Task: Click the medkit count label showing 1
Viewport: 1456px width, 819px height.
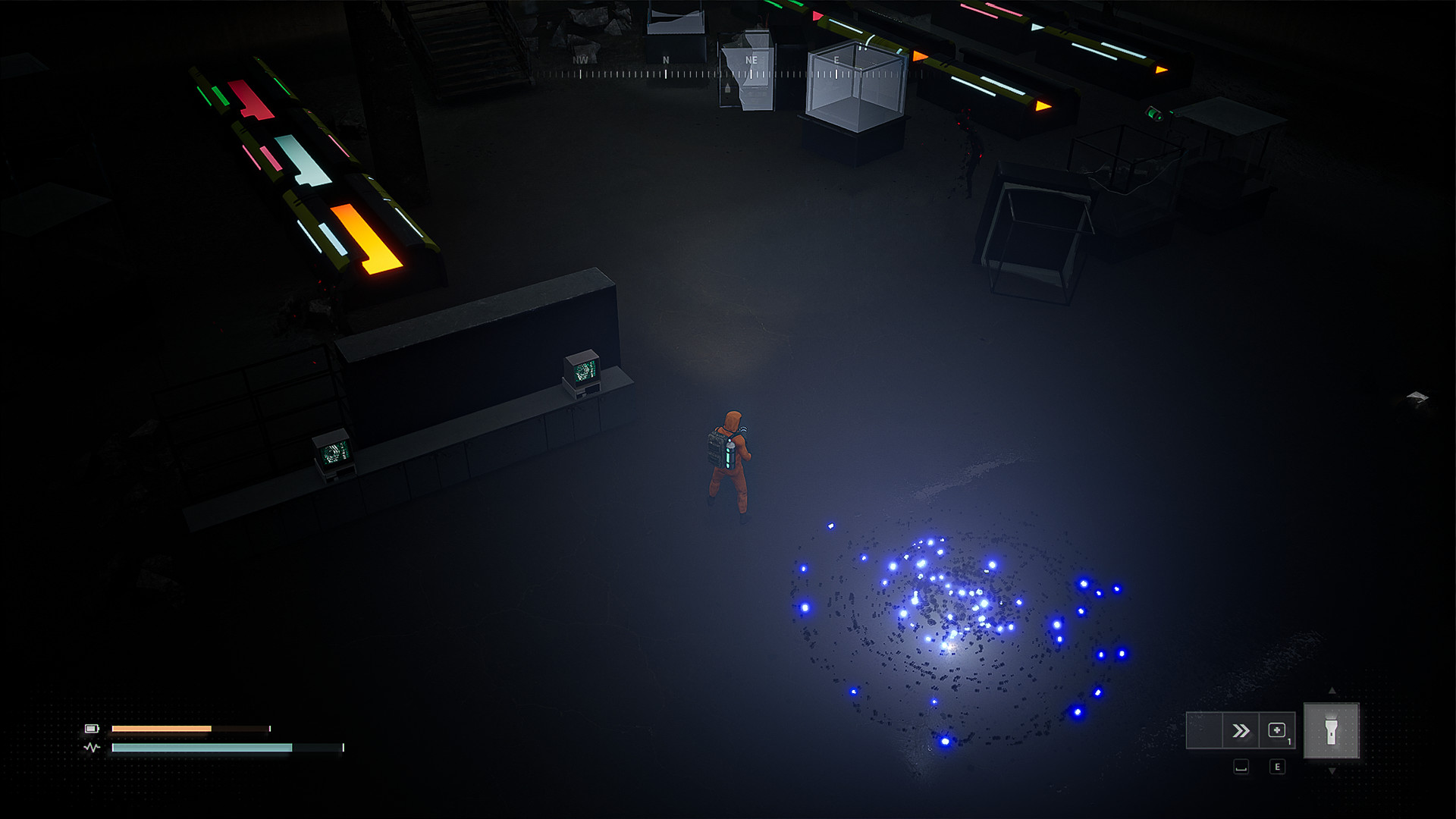Action: [x=1290, y=741]
